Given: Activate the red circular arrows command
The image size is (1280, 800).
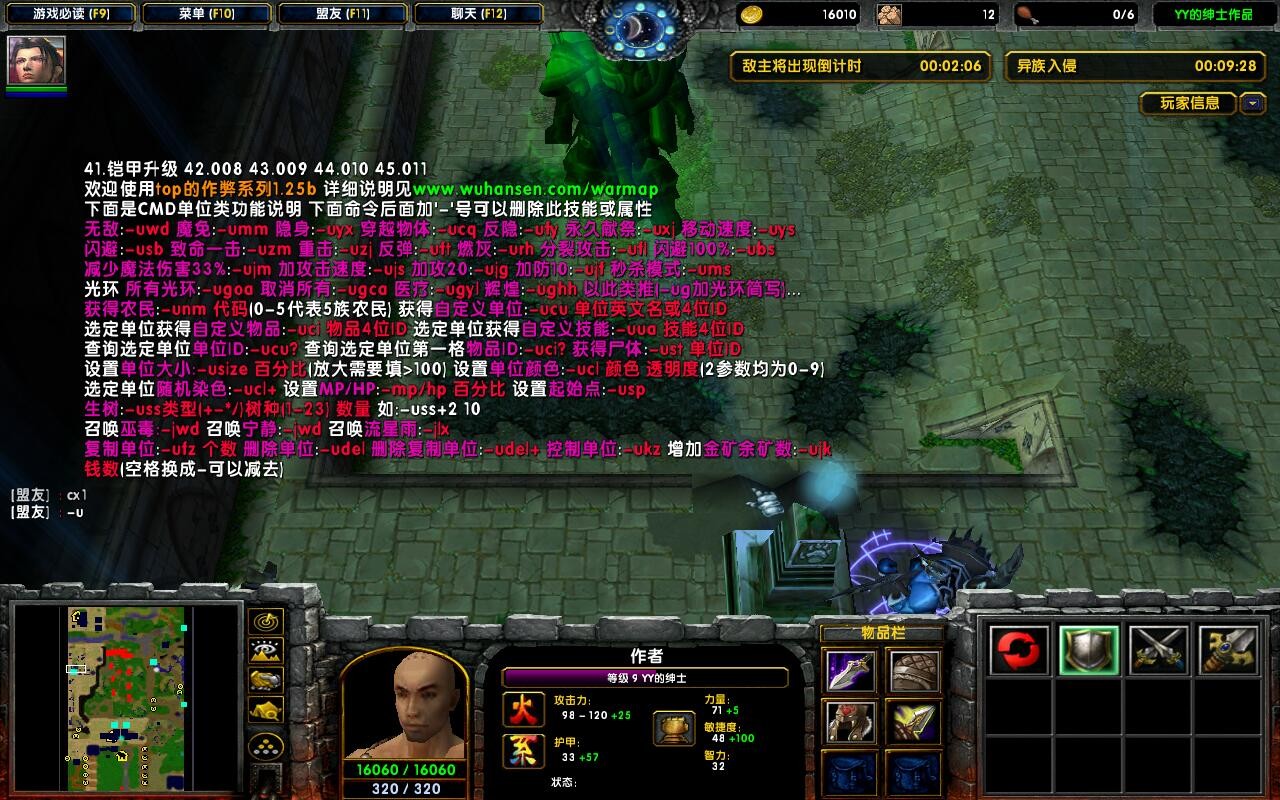Looking at the screenshot, I should (1019, 651).
